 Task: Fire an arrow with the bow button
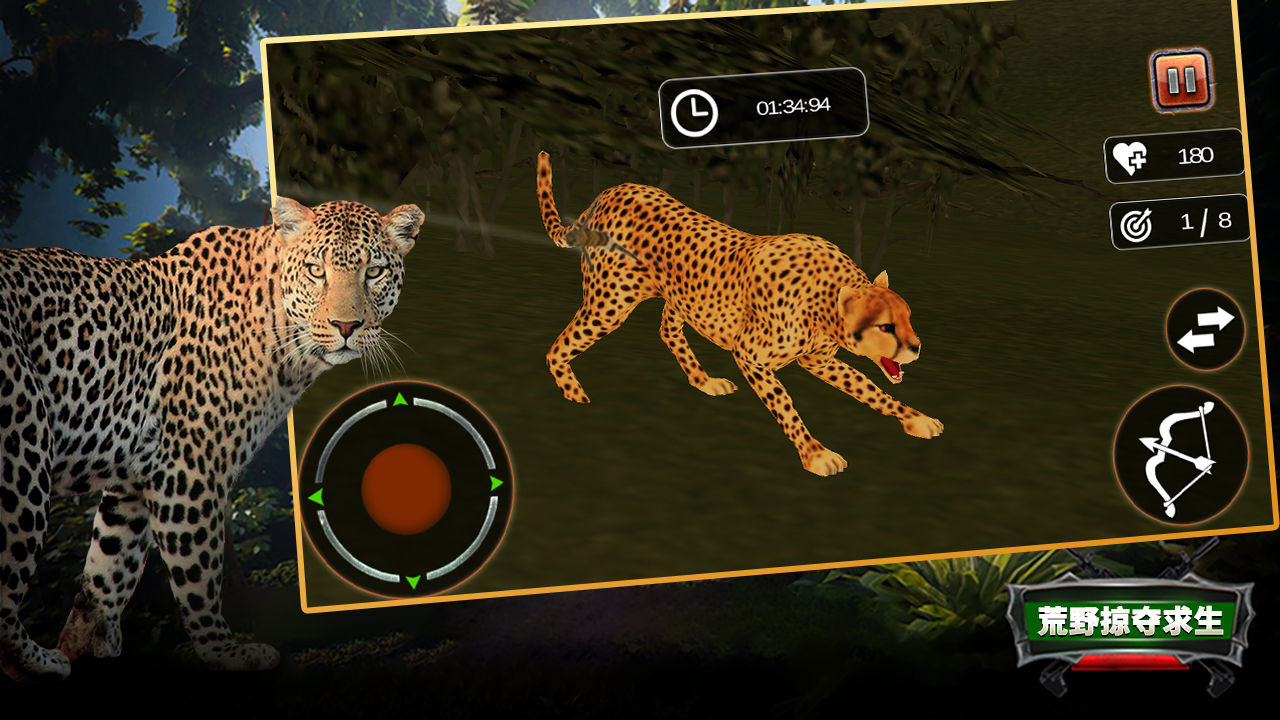click(x=1181, y=456)
